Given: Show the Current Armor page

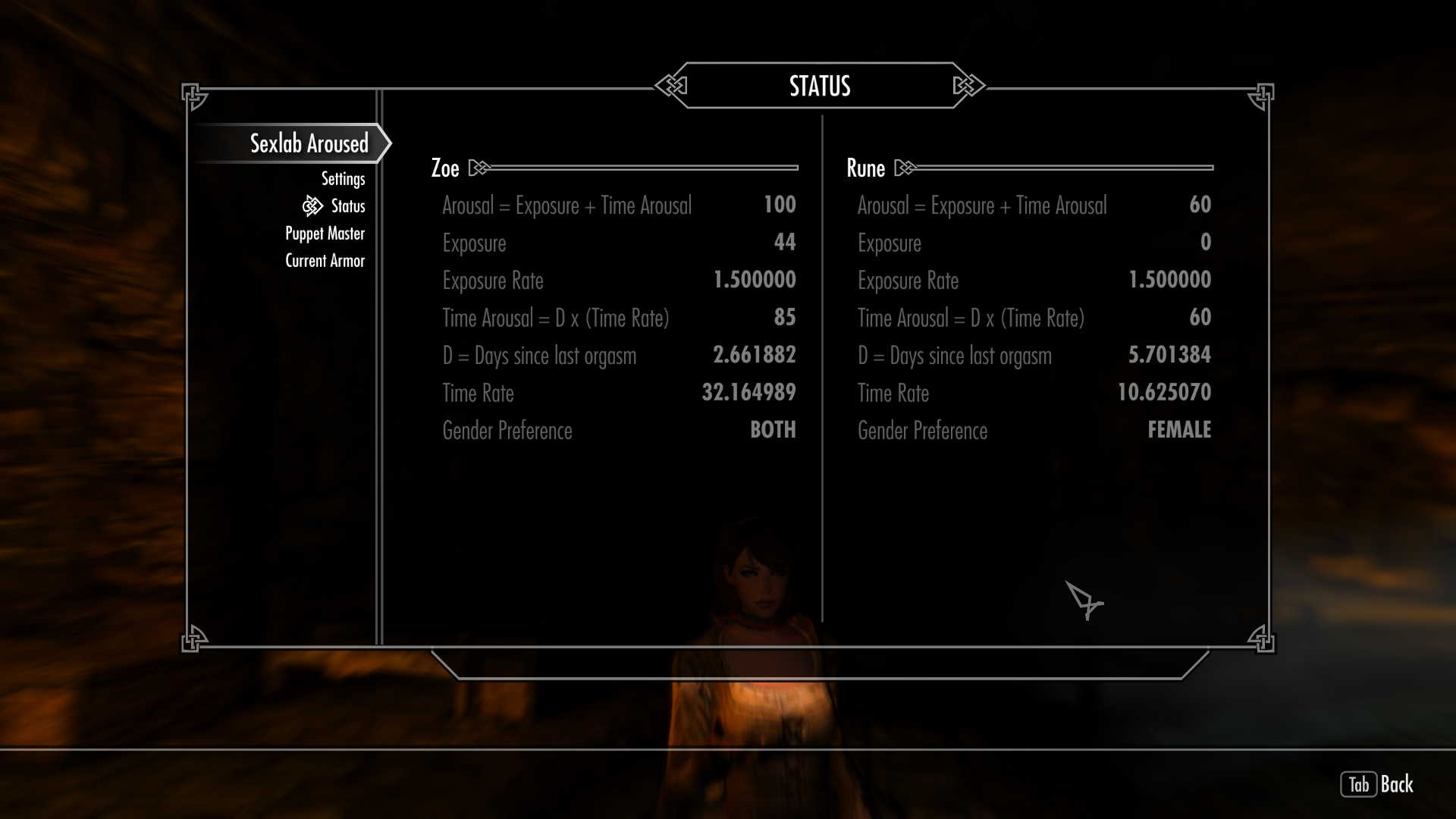Looking at the screenshot, I should pos(325,261).
